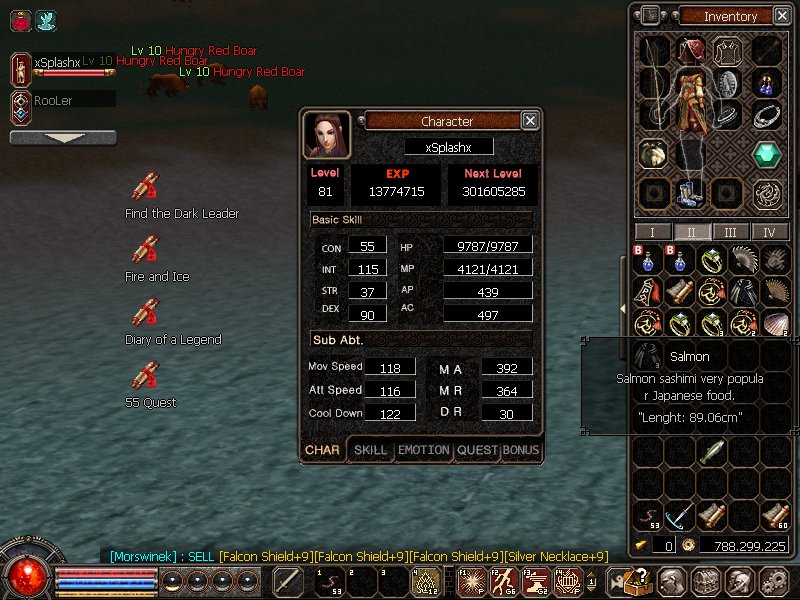This screenshot has width=800, height=600.
Task: Go to inventory page I
Action: pyautogui.click(x=653, y=232)
